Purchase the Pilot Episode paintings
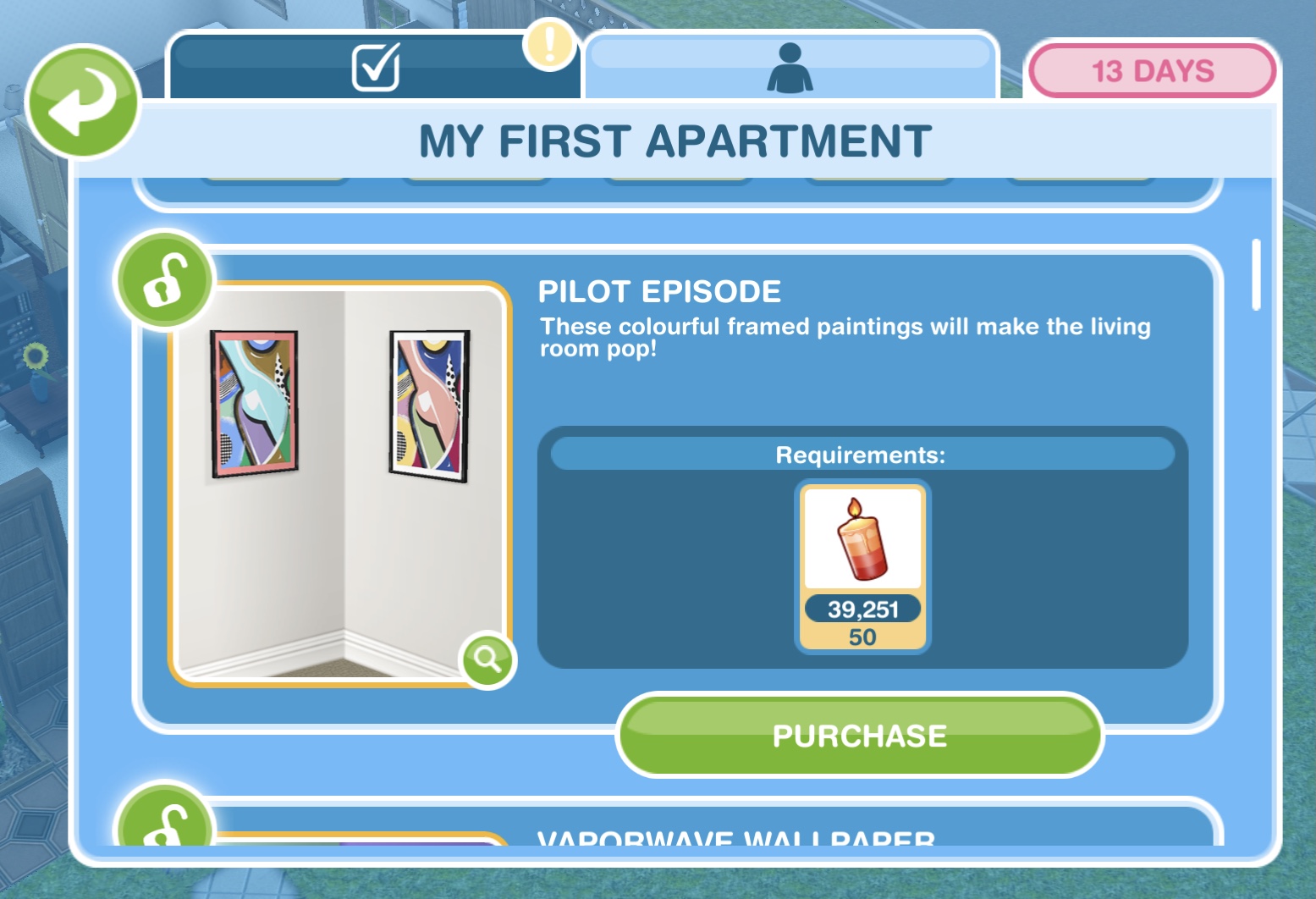Screen dimensions: 1316x899 click(859, 736)
